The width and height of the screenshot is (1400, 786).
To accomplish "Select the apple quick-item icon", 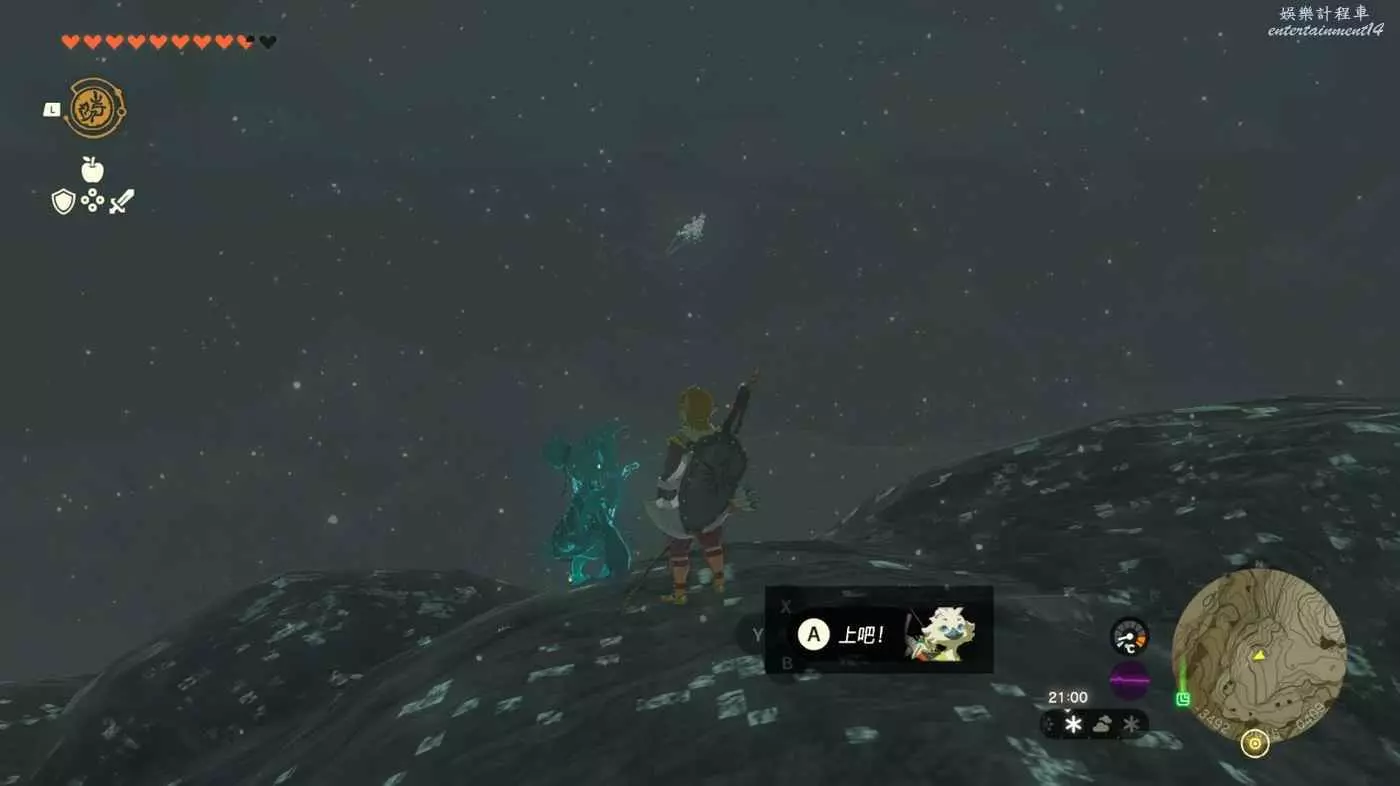I will [92, 170].
